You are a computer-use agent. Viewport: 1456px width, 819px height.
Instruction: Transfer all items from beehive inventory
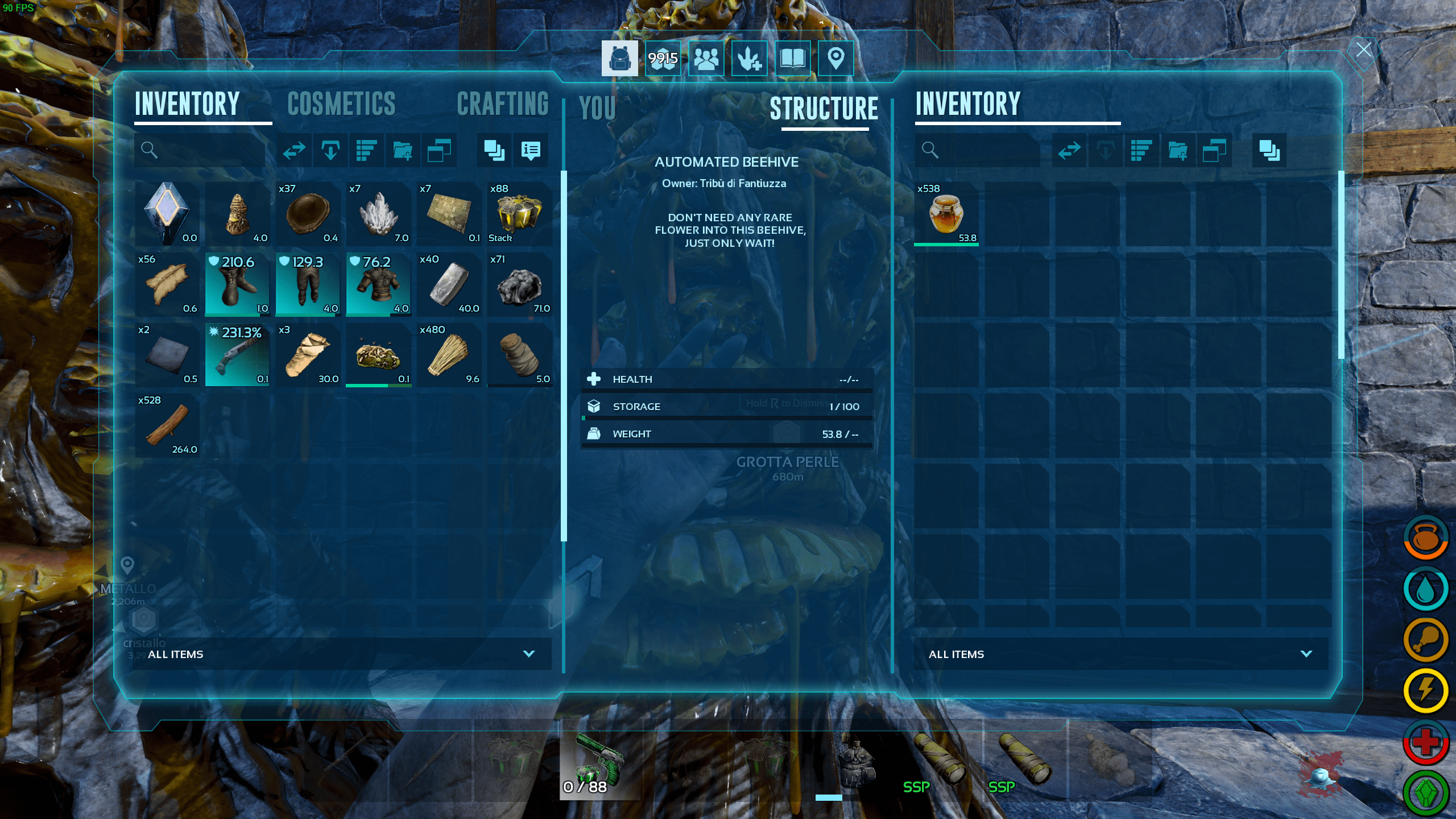[x=1069, y=150]
